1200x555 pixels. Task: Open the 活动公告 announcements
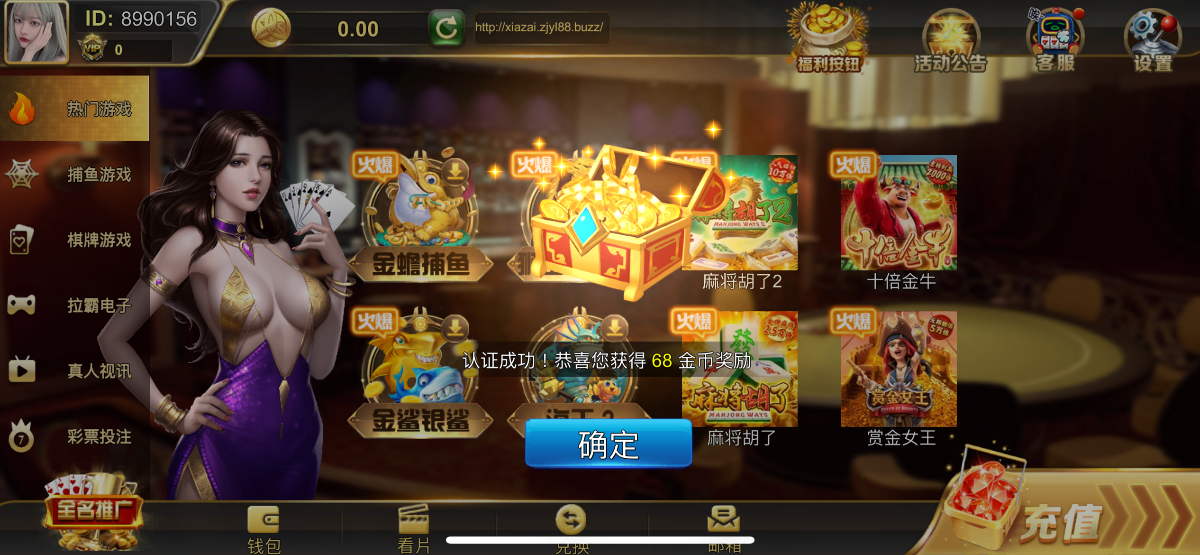950,40
